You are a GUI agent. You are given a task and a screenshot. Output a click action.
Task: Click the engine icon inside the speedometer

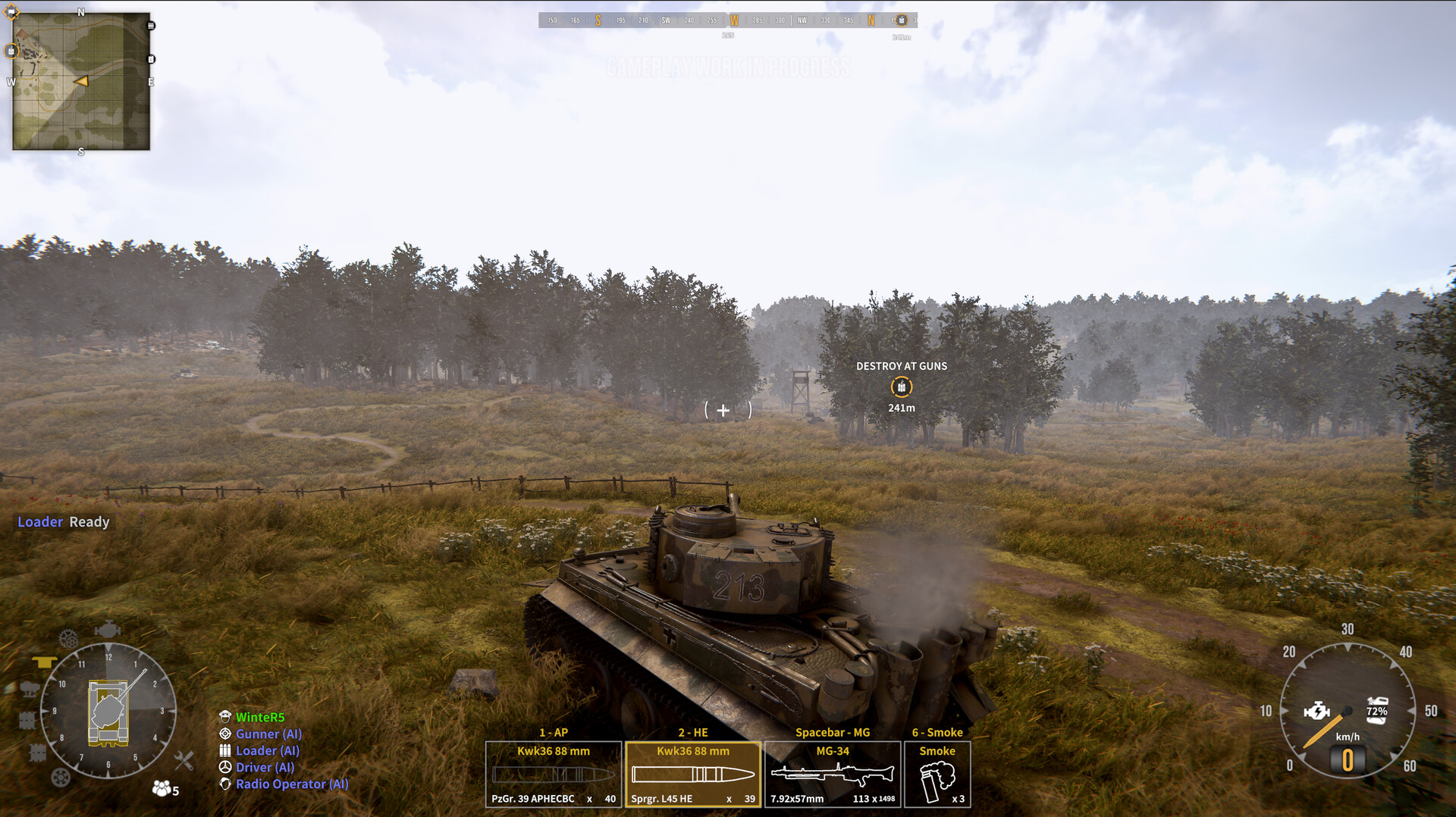1316,710
